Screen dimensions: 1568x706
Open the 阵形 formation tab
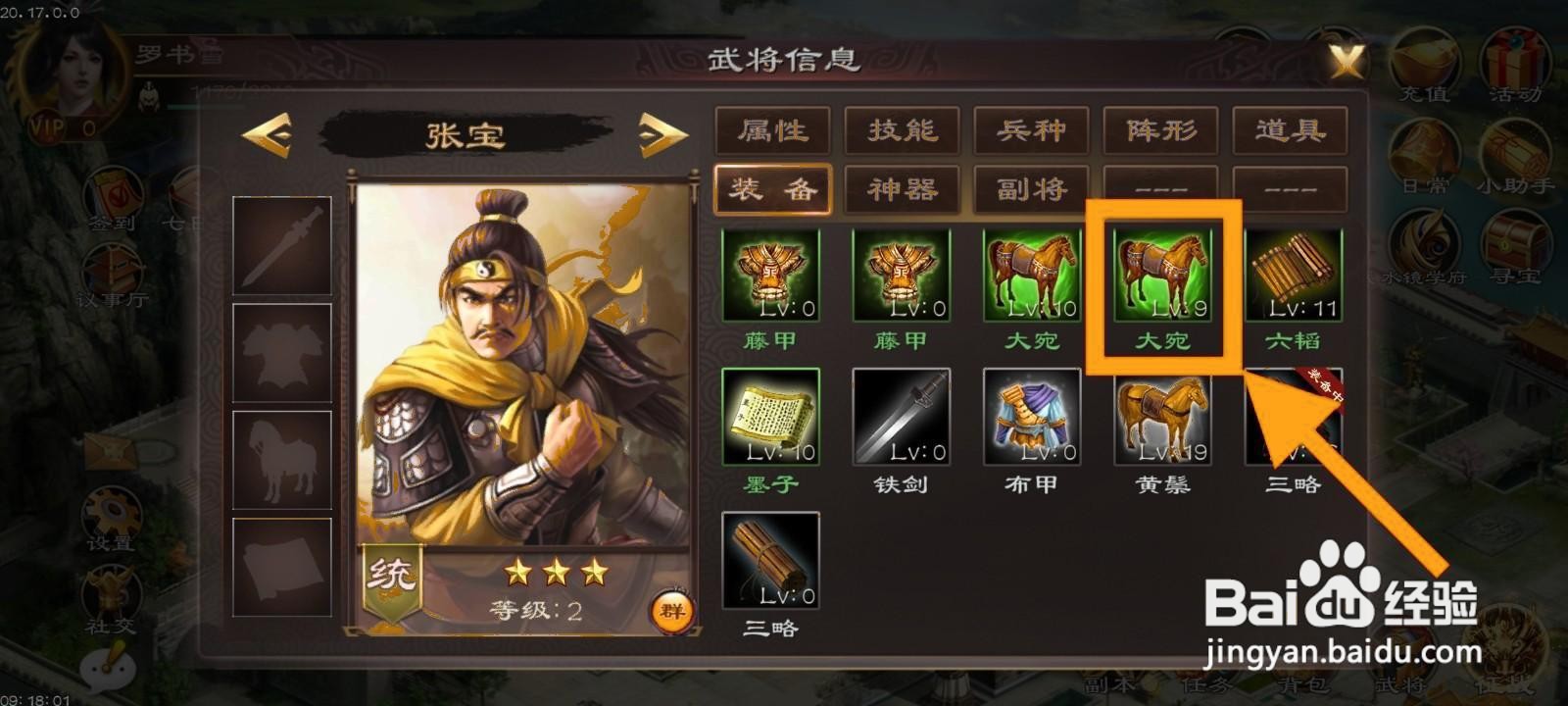[1161, 130]
